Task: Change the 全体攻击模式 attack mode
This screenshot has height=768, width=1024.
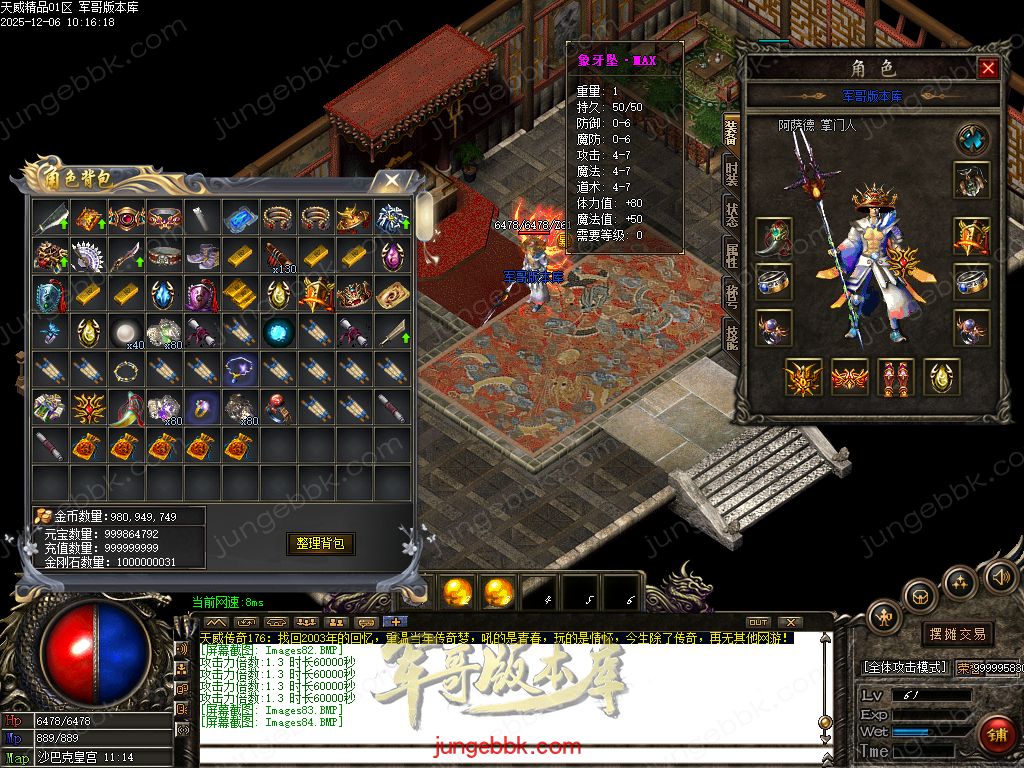Action: click(x=905, y=666)
